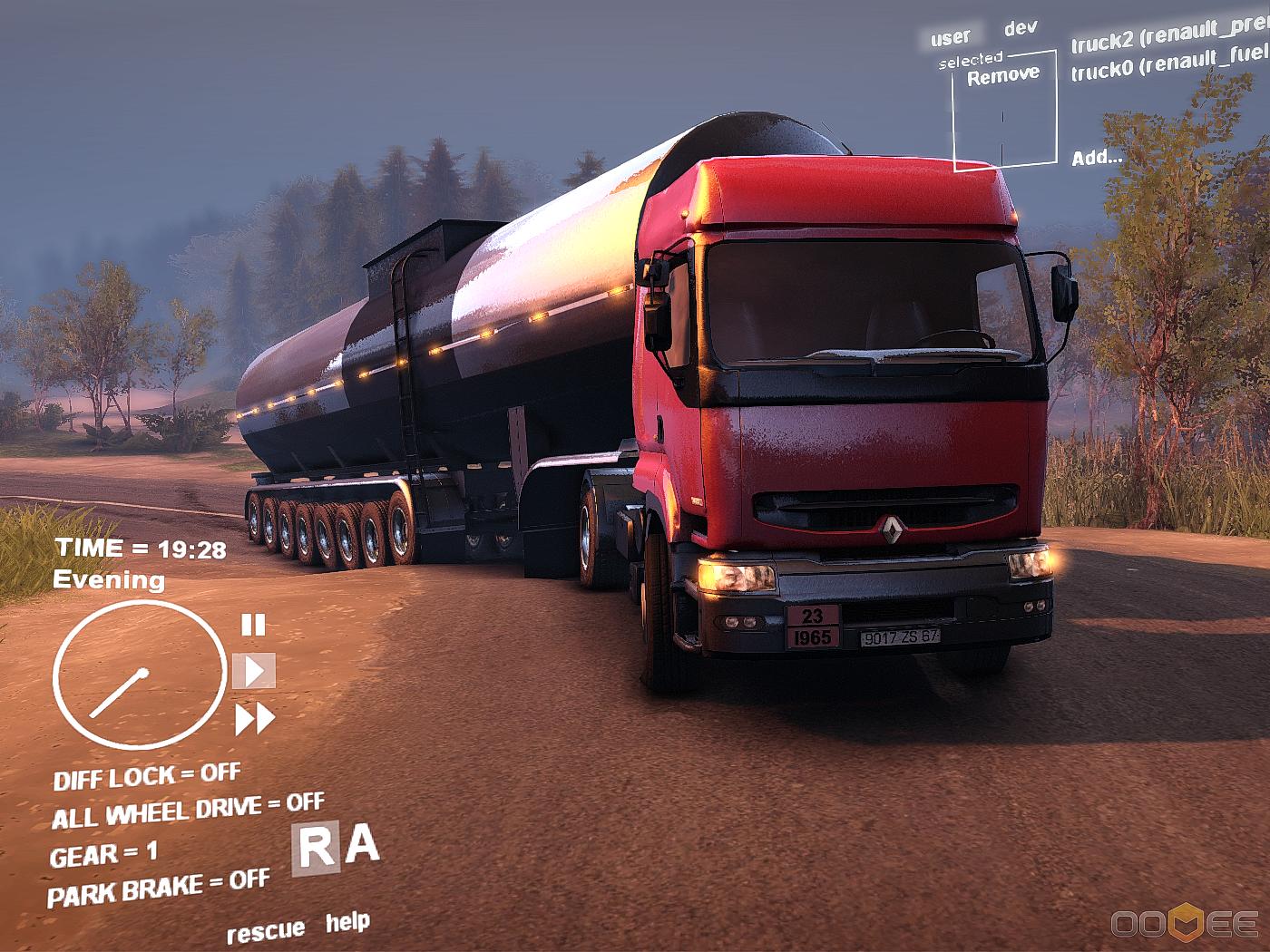Image resolution: width=1270 pixels, height=952 pixels.
Task: Set time to normal play speed
Action: click(x=254, y=671)
